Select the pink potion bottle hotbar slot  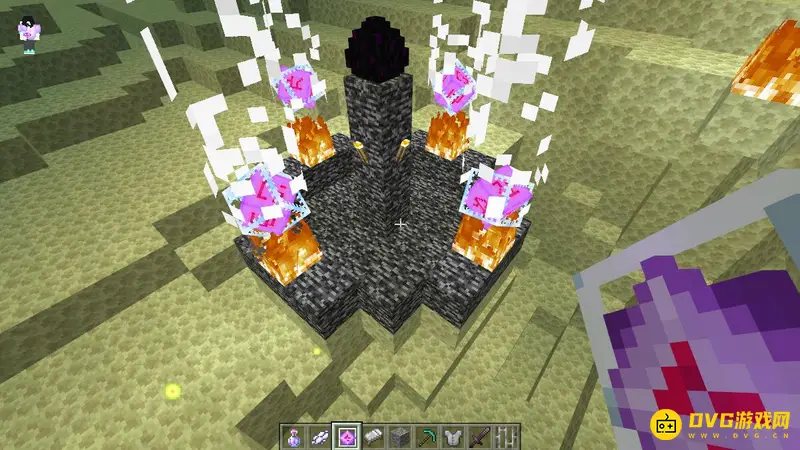click(291, 435)
